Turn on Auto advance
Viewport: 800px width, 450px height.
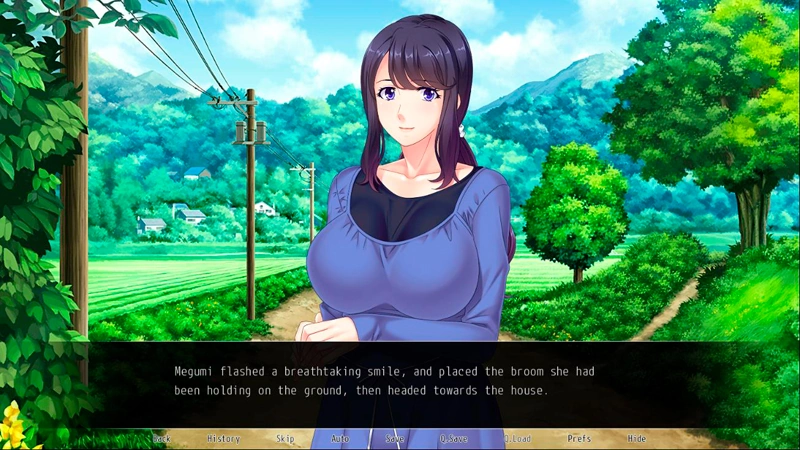(x=340, y=439)
